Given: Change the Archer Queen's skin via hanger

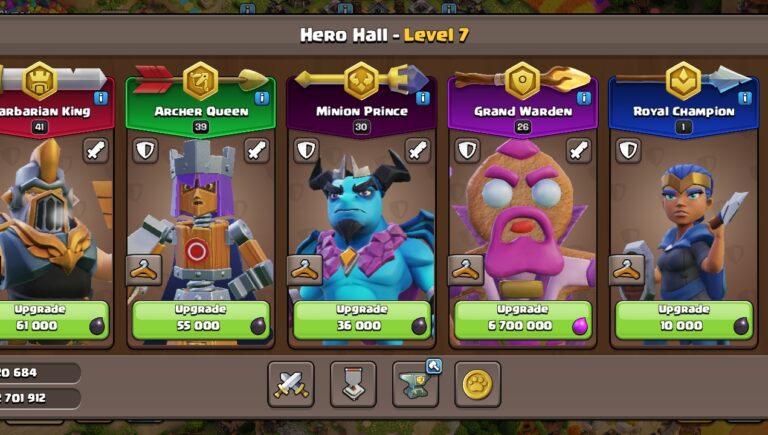Looking at the screenshot, I should click(143, 269).
